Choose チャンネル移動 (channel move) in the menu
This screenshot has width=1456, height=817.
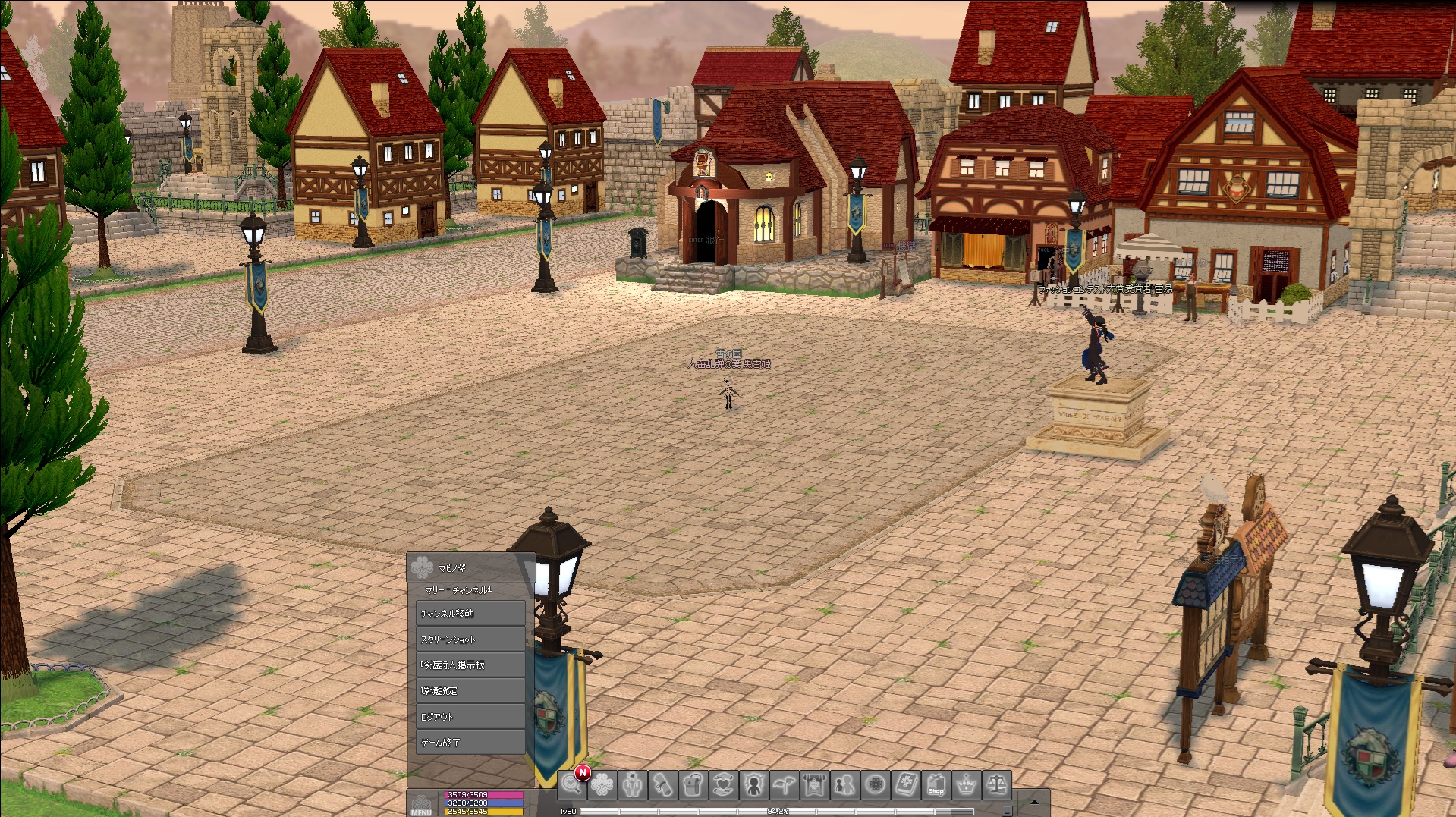[x=470, y=613]
